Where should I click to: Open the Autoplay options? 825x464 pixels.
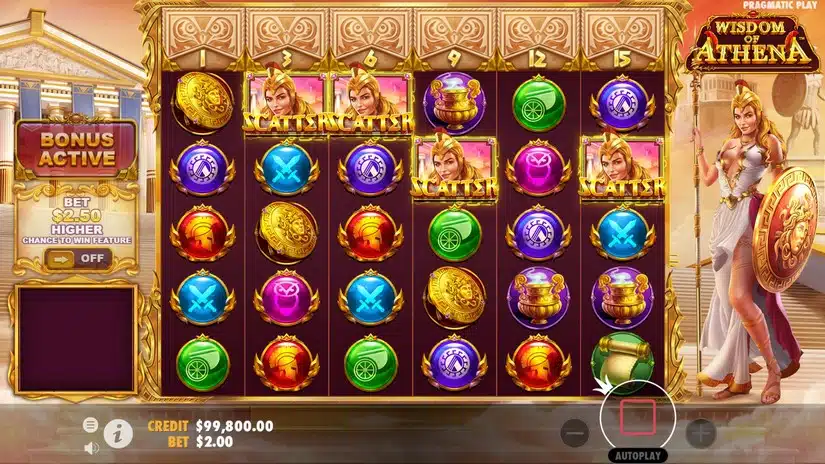click(x=638, y=453)
